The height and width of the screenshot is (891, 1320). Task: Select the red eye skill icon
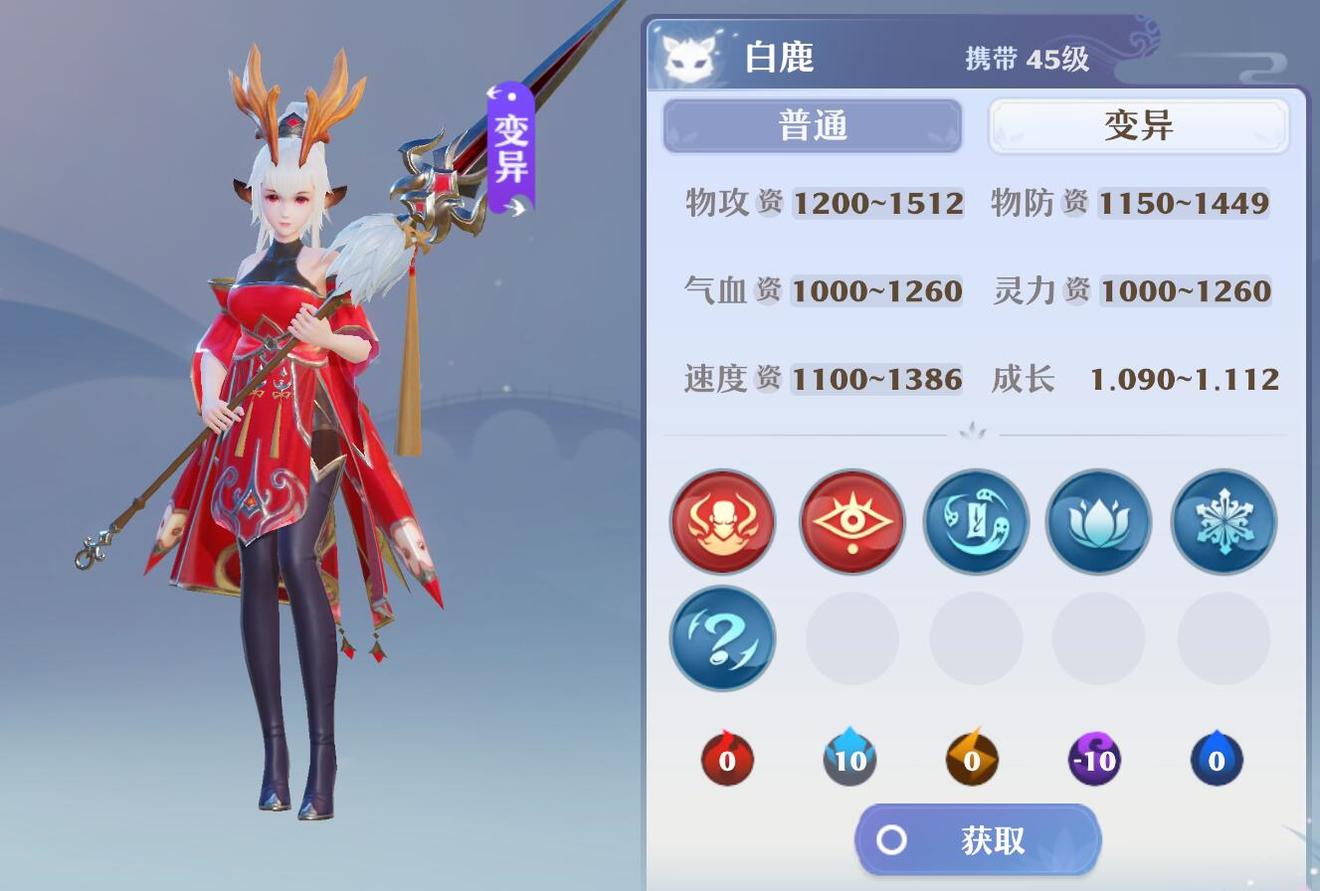click(x=849, y=522)
